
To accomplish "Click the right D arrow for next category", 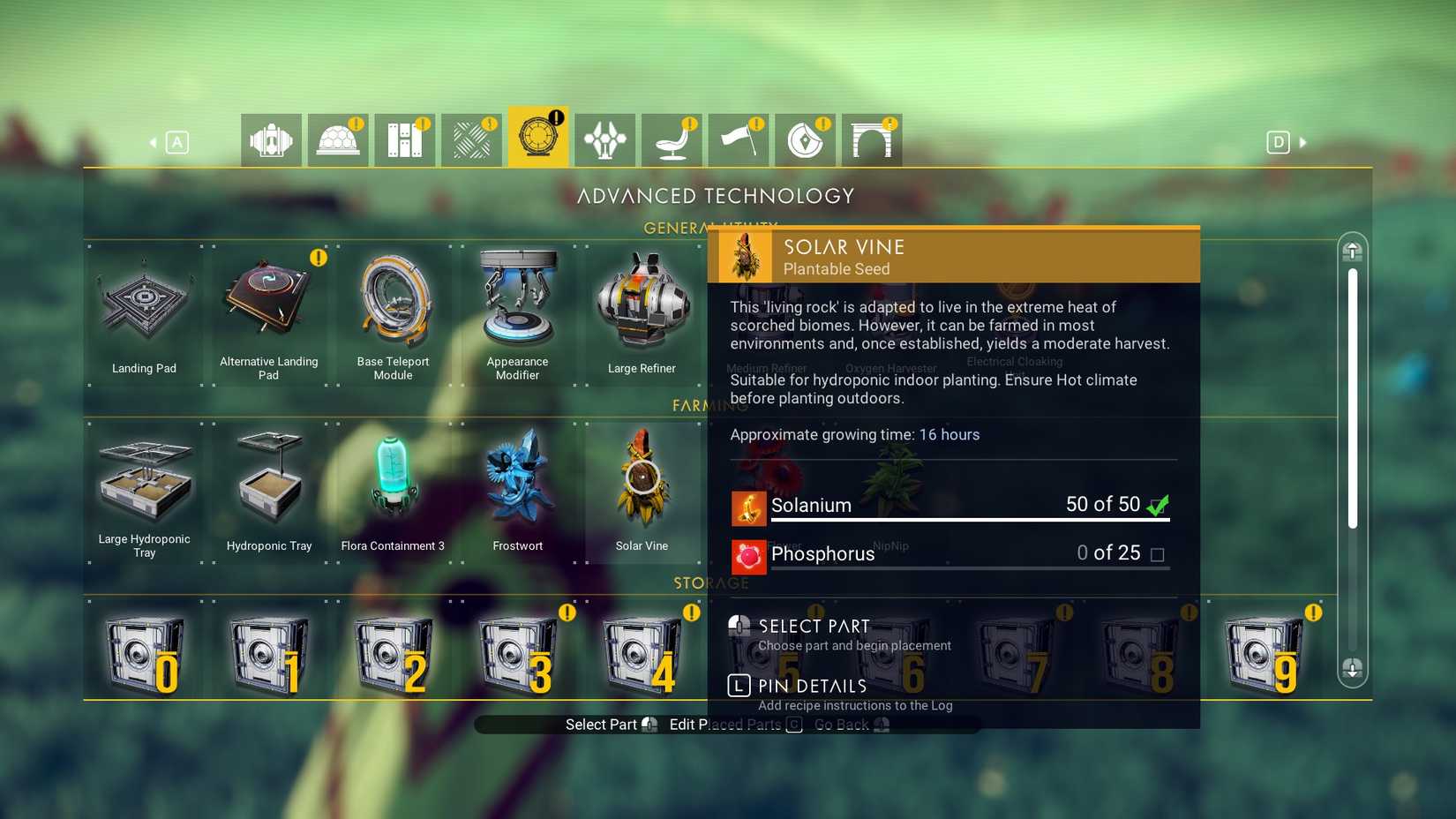I will click(1302, 141).
